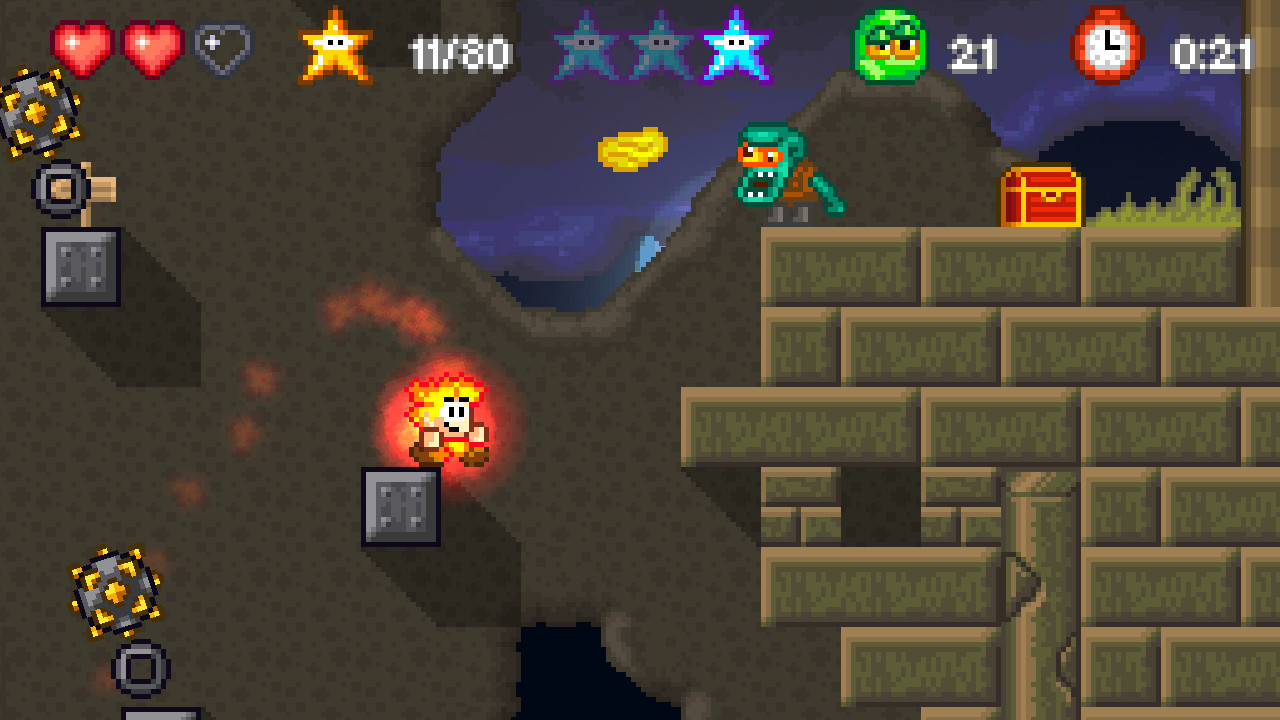Click the metal block beneath the cannon
Screen dimensions: 1280x720
pyautogui.click(x=80, y=268)
